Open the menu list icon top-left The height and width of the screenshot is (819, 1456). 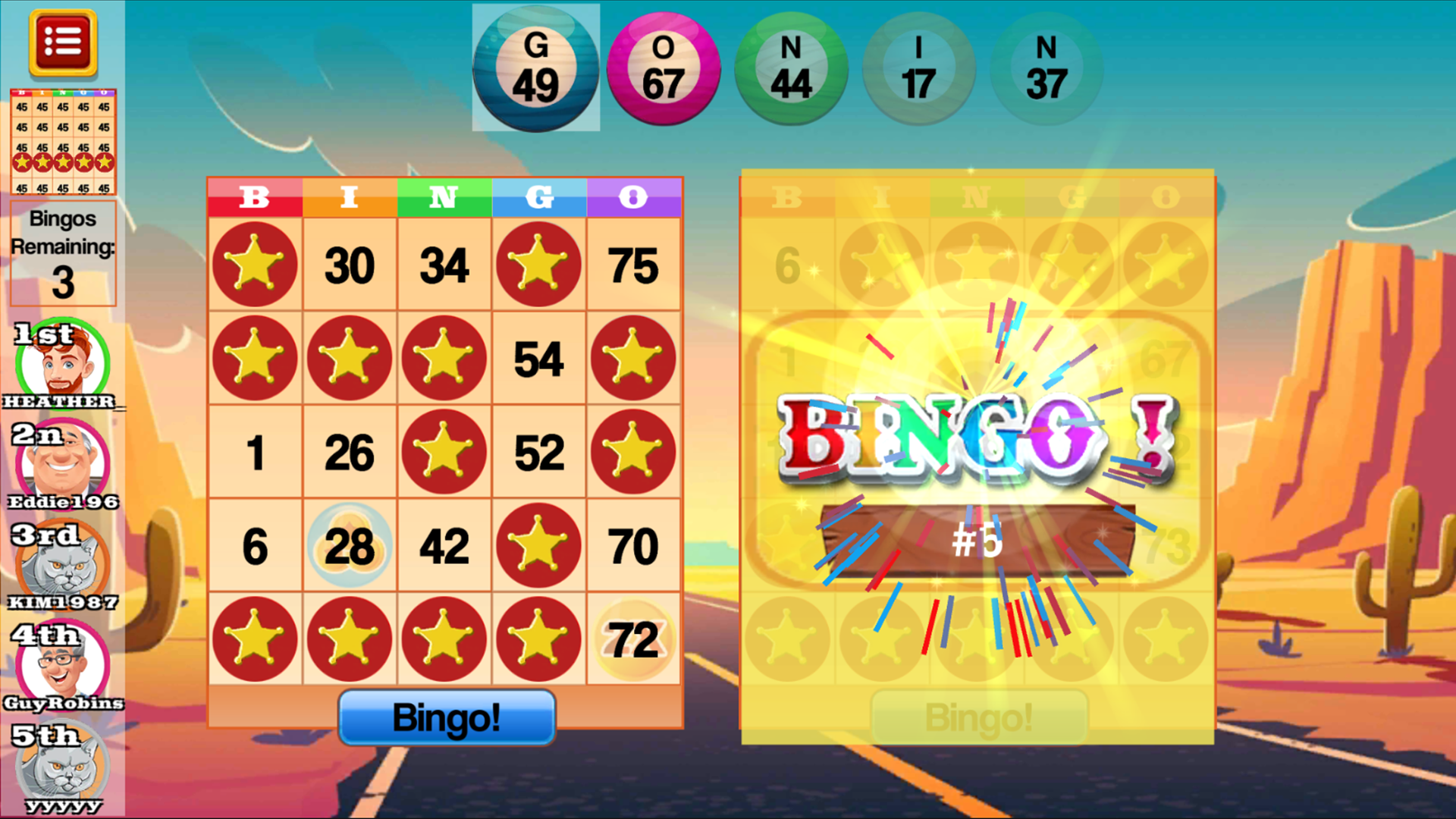click(x=64, y=42)
